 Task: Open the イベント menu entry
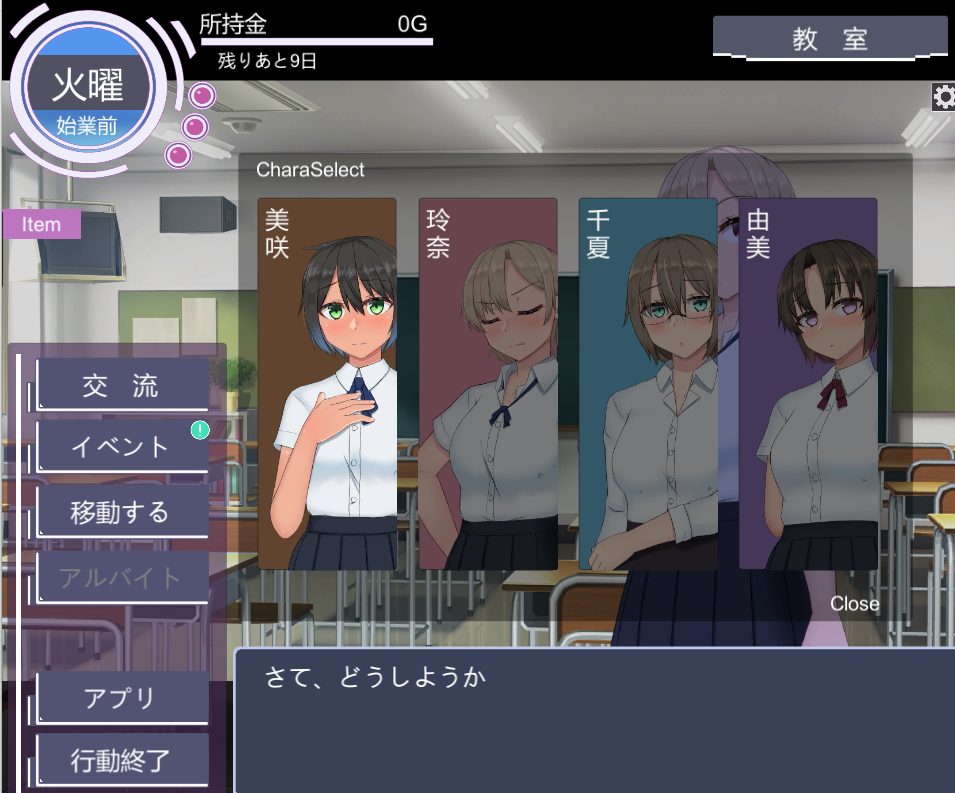tap(122, 447)
